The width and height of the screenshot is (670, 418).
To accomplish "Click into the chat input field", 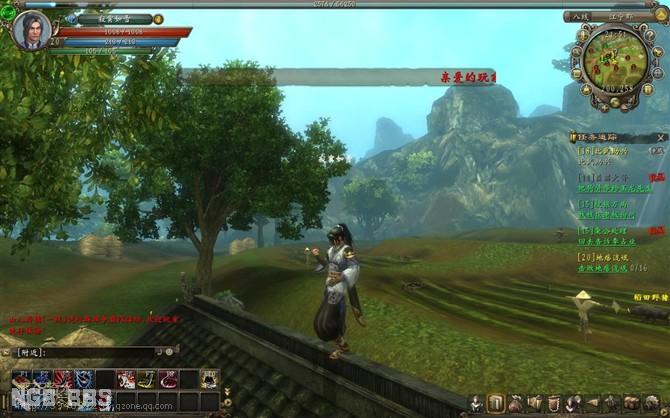I will coord(86,352).
